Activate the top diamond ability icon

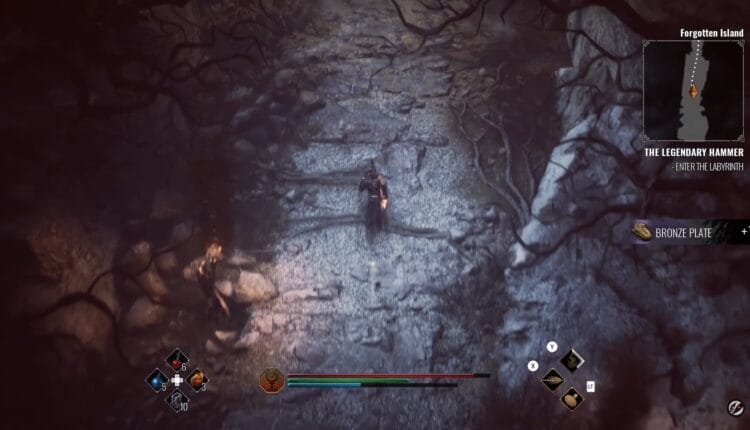tap(571, 360)
